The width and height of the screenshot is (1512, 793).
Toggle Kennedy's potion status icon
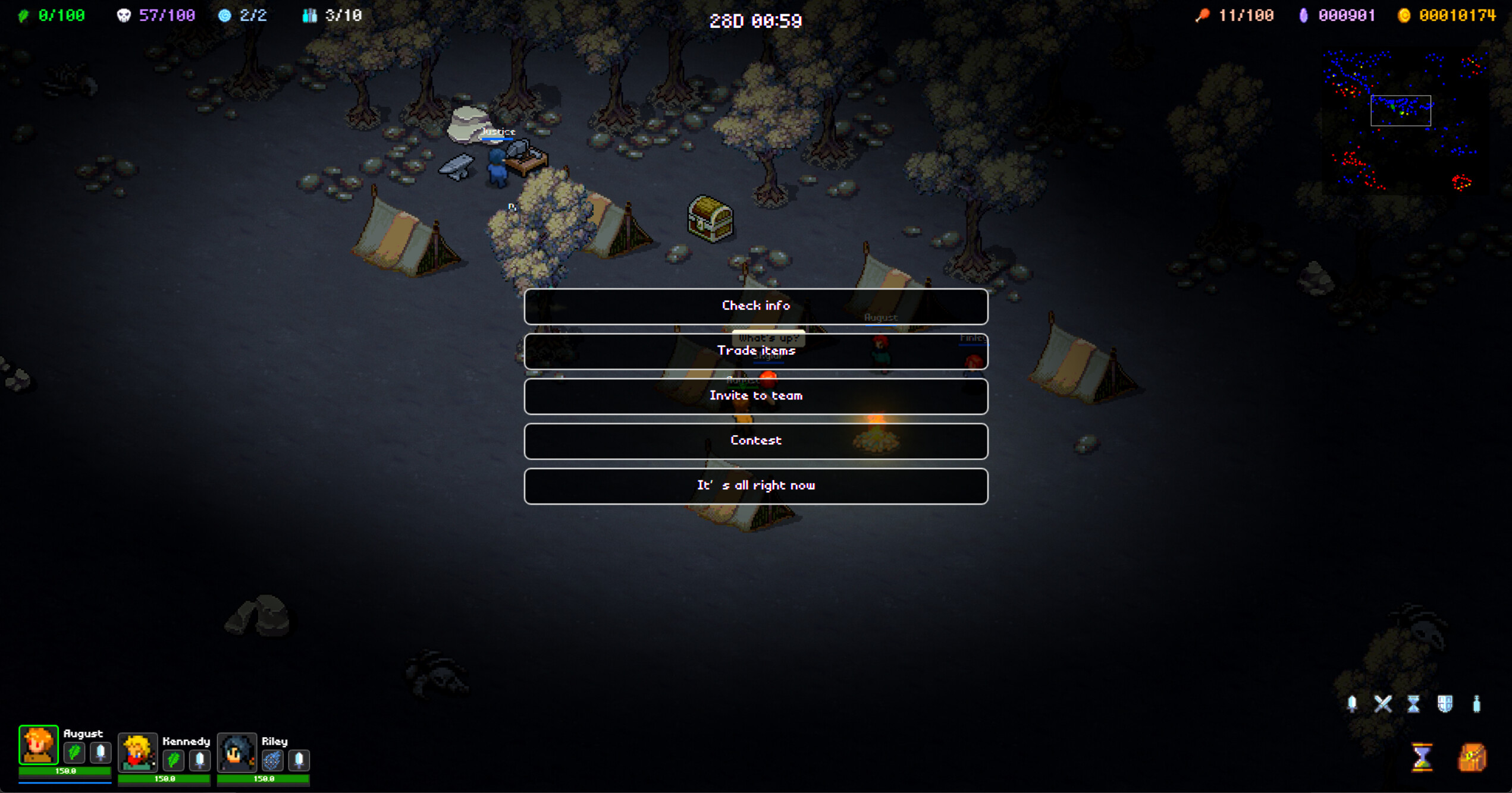point(200,759)
